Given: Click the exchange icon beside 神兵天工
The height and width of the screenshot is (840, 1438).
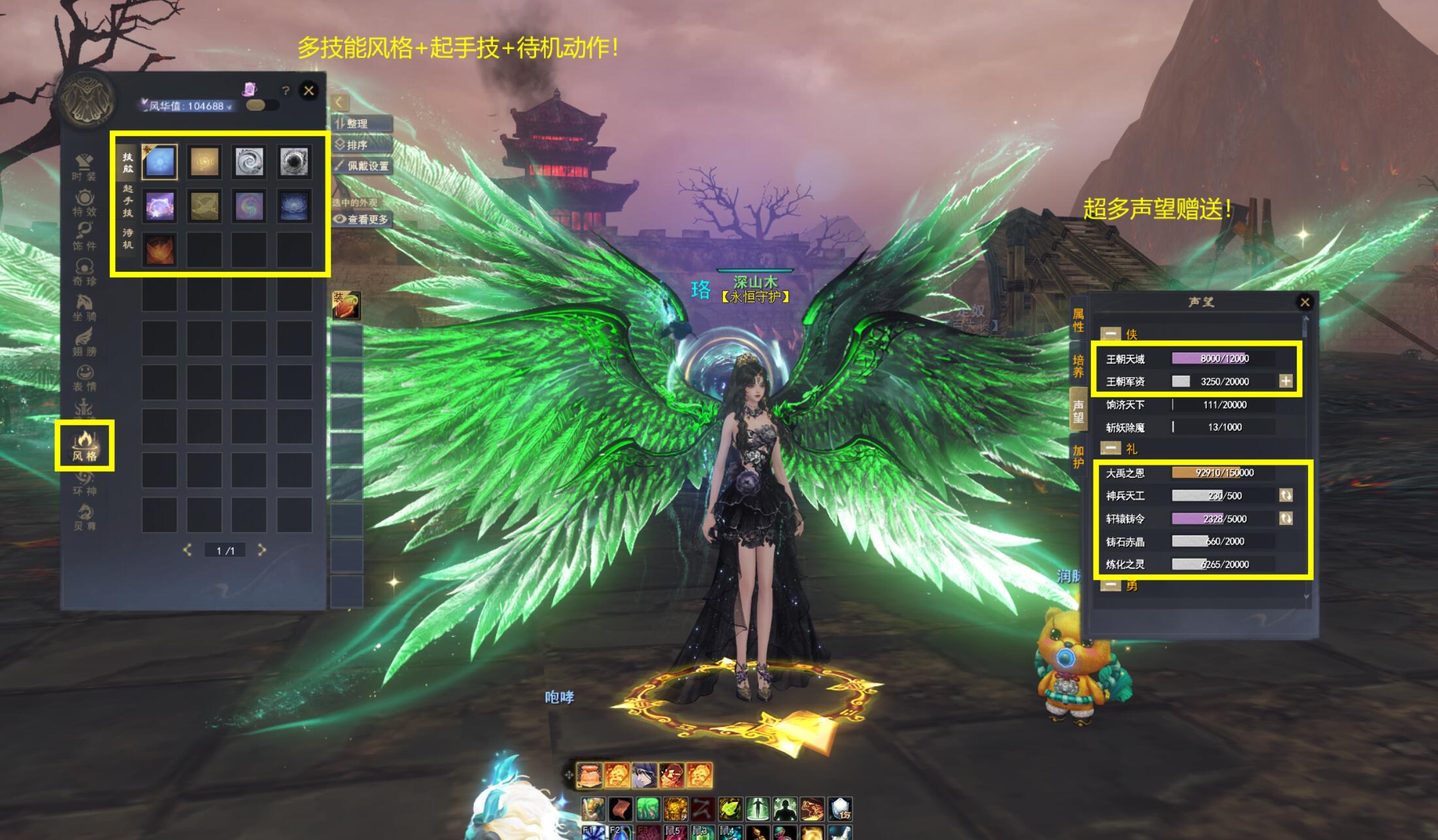Looking at the screenshot, I should 1286,496.
